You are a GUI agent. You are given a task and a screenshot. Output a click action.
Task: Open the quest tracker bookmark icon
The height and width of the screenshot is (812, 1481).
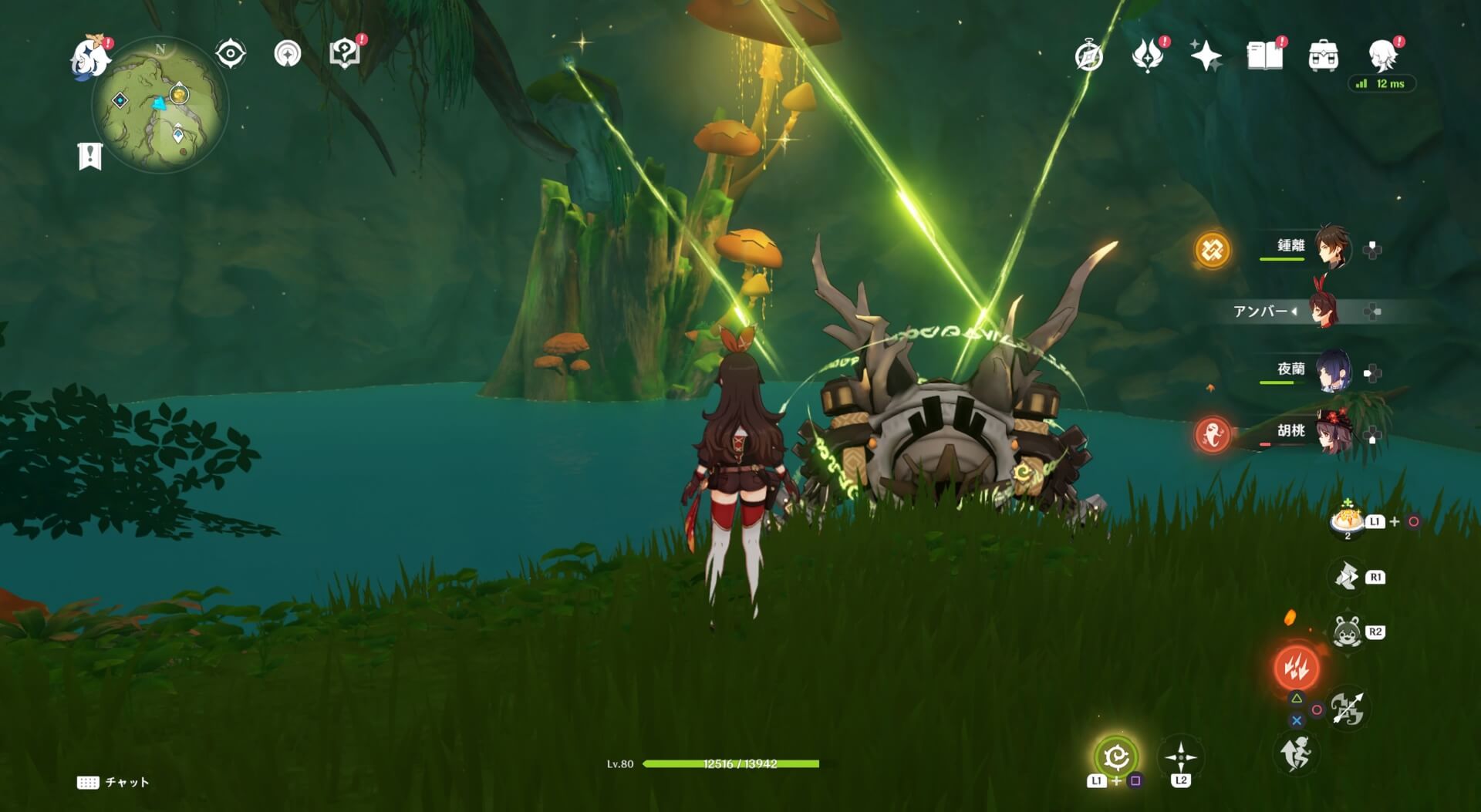point(90,156)
